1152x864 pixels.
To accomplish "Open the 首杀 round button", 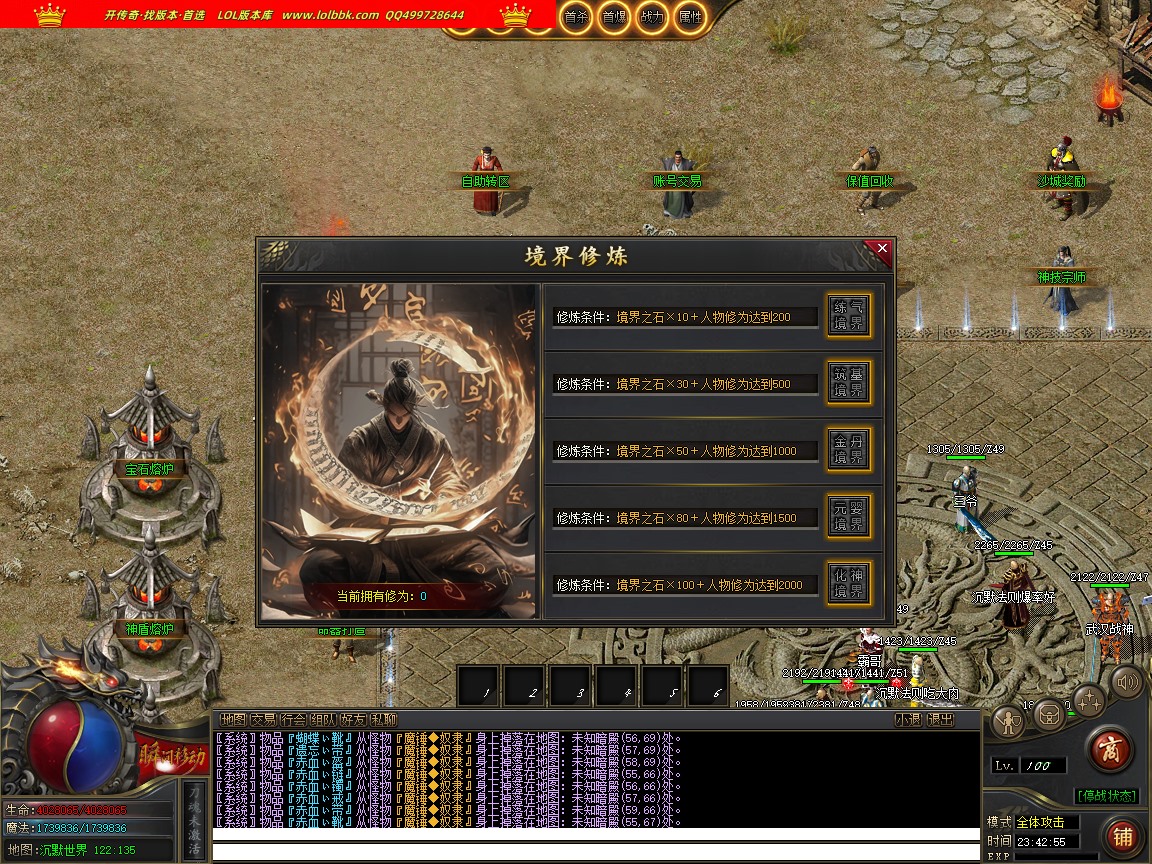I will click(575, 17).
